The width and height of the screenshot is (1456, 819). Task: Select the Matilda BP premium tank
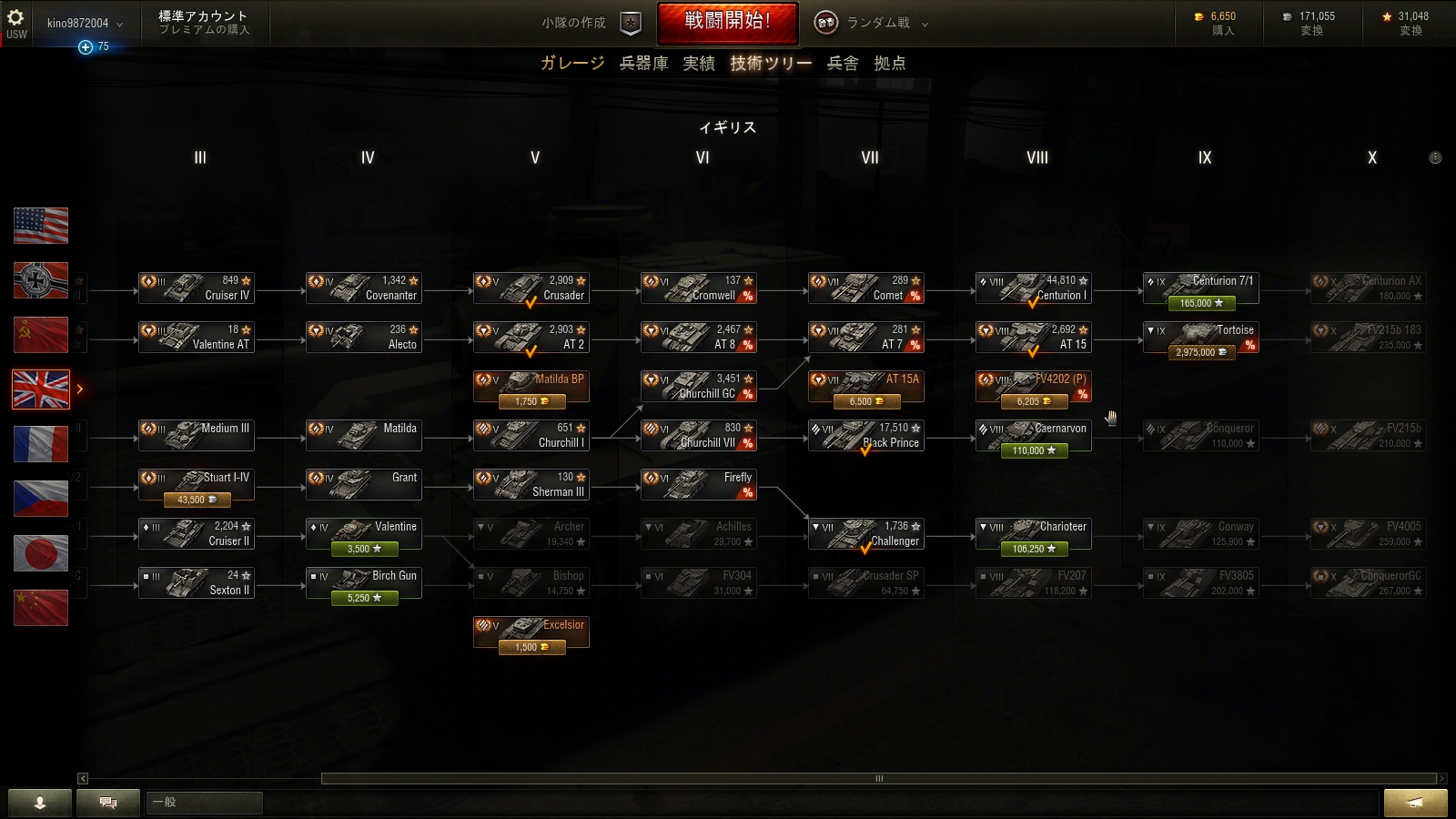pyautogui.click(x=531, y=386)
